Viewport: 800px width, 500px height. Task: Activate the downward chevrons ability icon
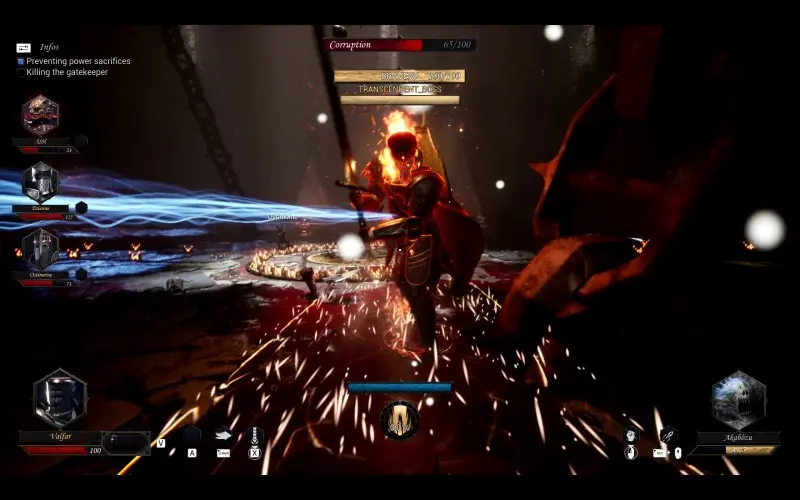coord(254,435)
